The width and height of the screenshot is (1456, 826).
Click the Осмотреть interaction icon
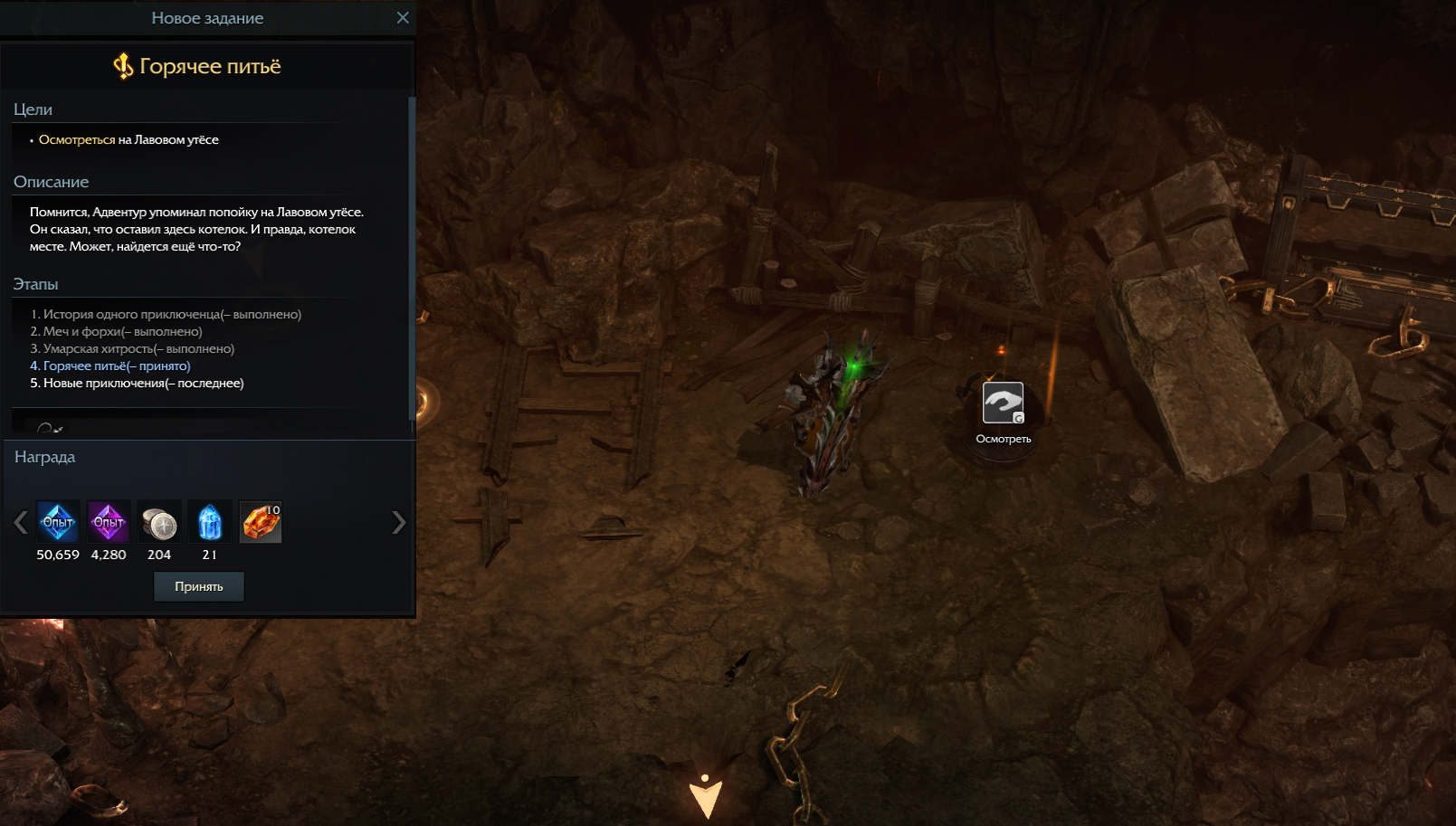point(1003,404)
